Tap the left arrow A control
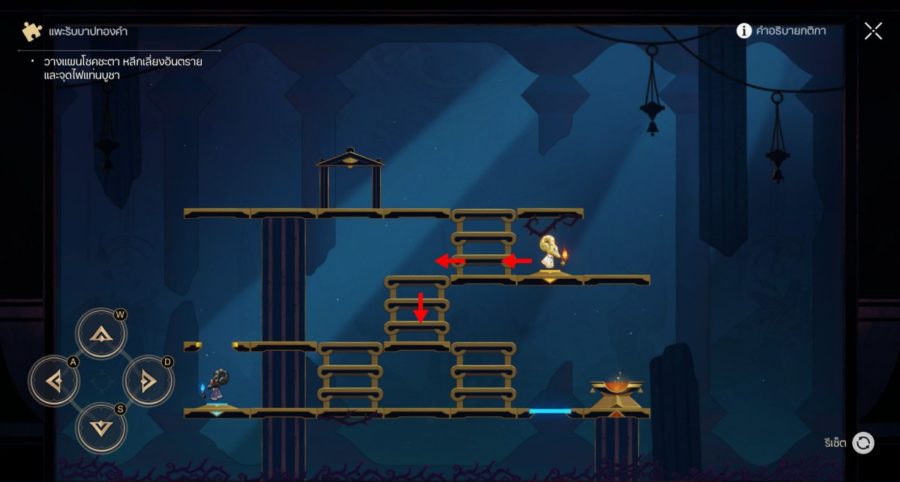Viewport: 900px width, 482px height. point(53,380)
